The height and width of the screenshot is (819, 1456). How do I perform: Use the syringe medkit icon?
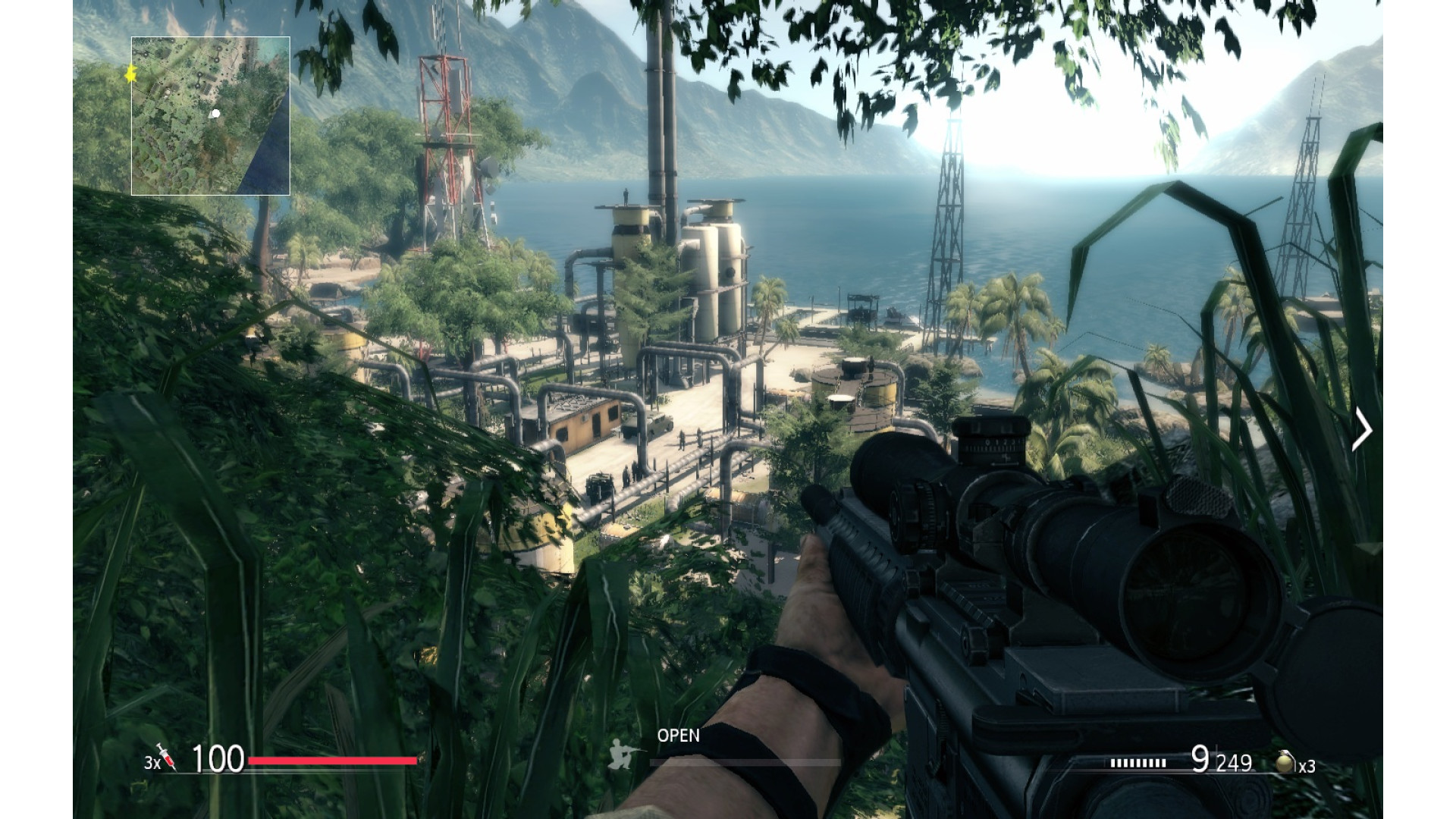[166, 756]
